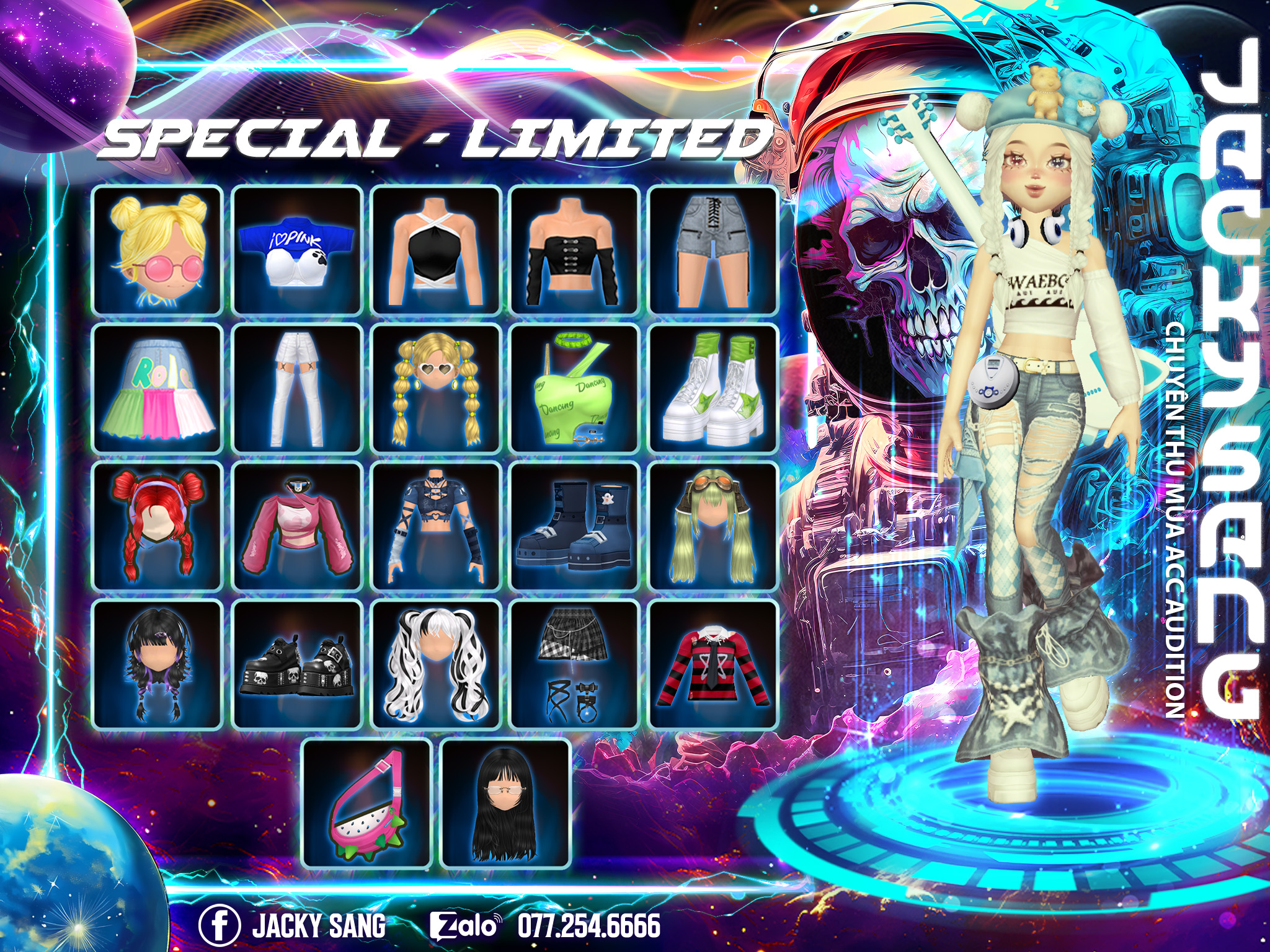Screen dimensions: 1270x952
Task: Select the rainbow tutu skirt tile
Action: pos(157,389)
